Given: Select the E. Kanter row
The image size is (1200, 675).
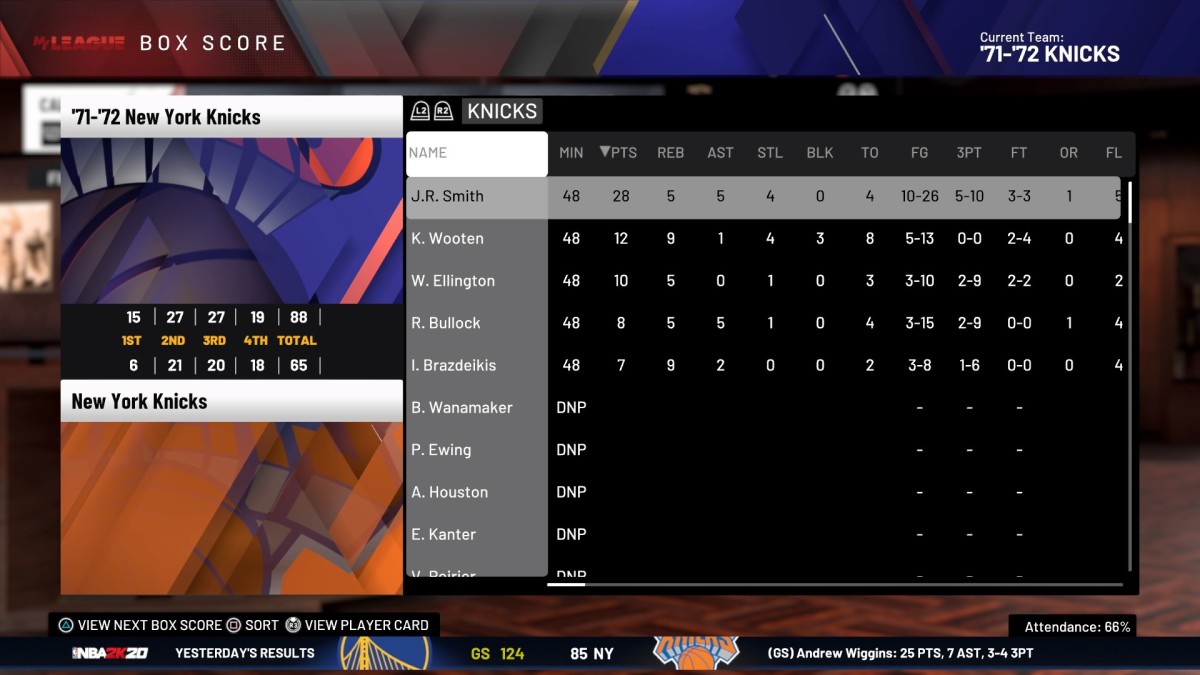Looking at the screenshot, I should click(444, 534).
